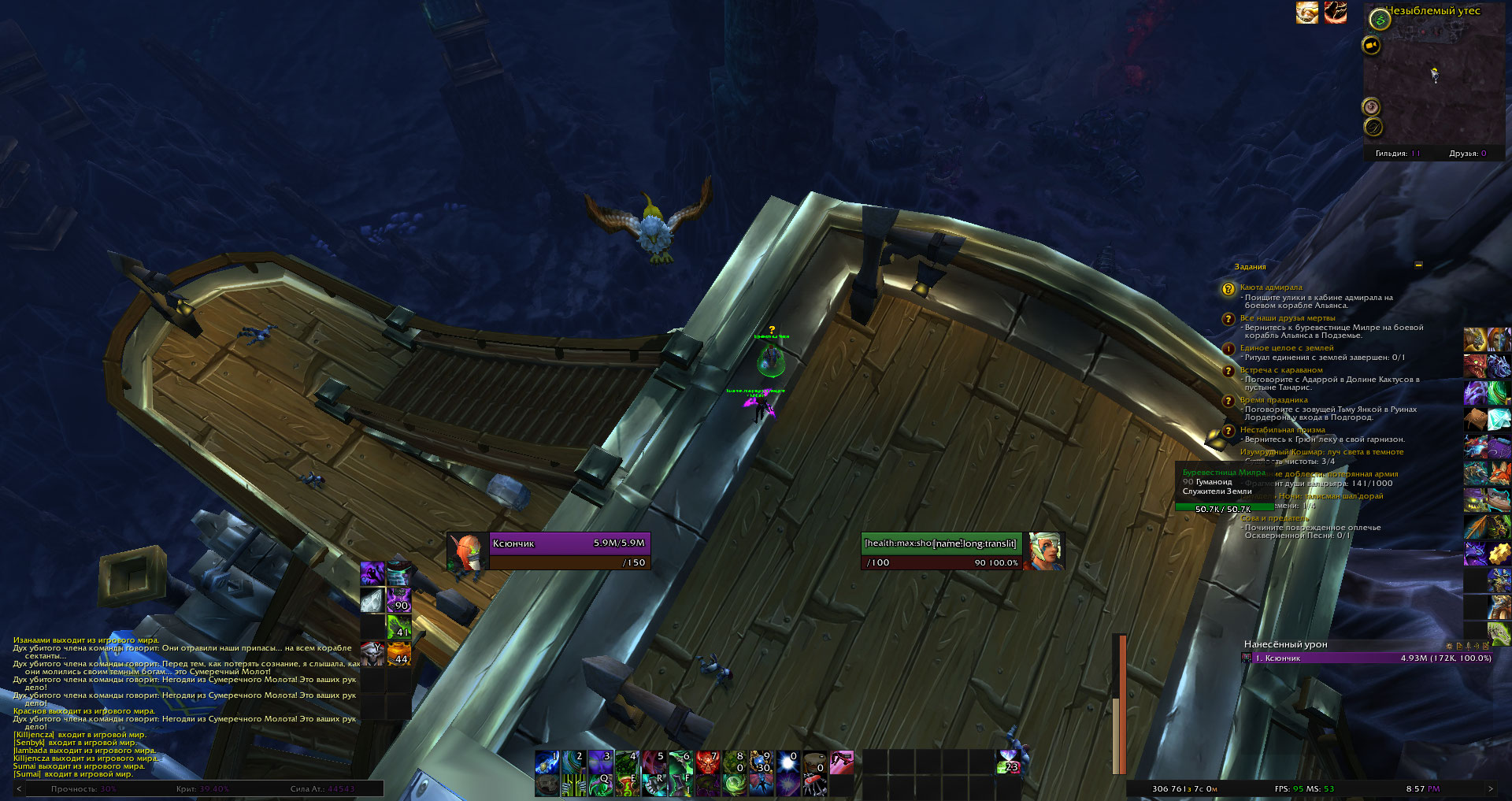
Task: Click the golden handshake buff icon
Action: pos(1307,13)
